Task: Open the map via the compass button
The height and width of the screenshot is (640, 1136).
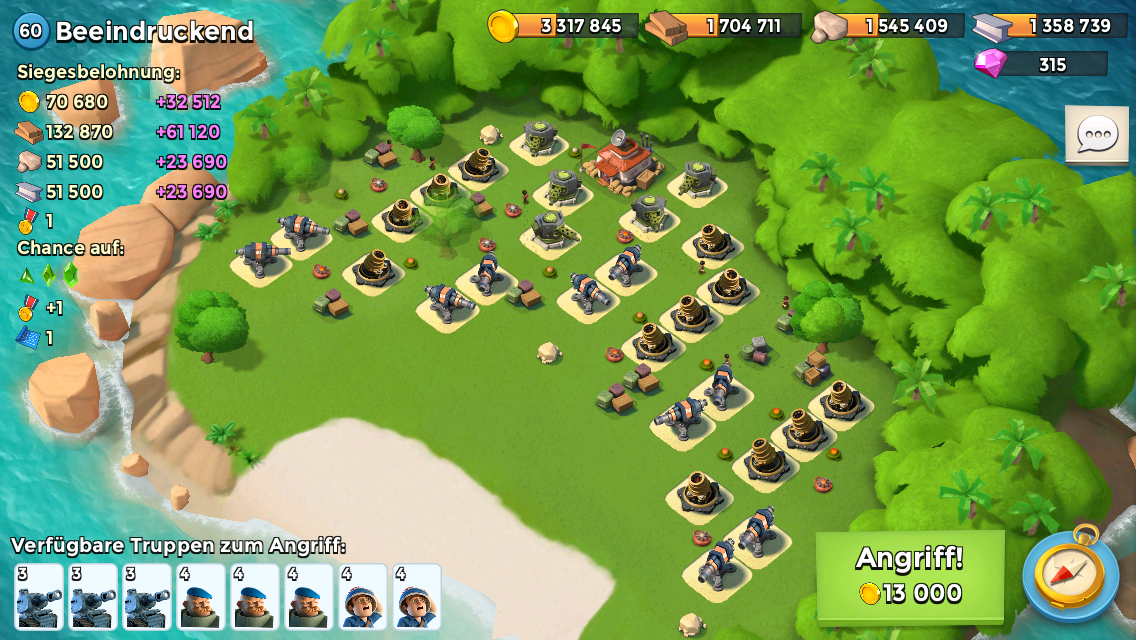Action: (x=1071, y=575)
